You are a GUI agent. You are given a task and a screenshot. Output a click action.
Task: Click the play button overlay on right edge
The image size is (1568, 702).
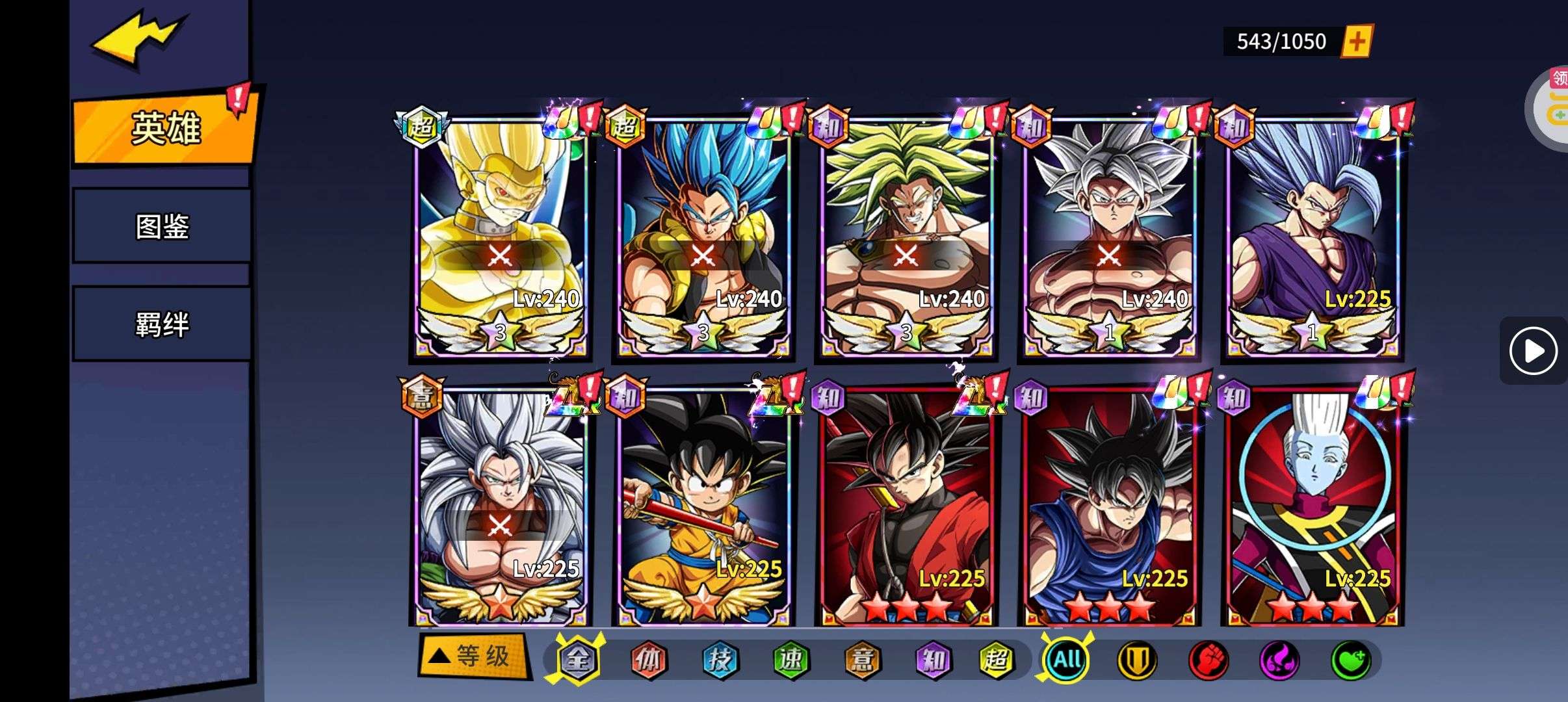(x=1533, y=351)
